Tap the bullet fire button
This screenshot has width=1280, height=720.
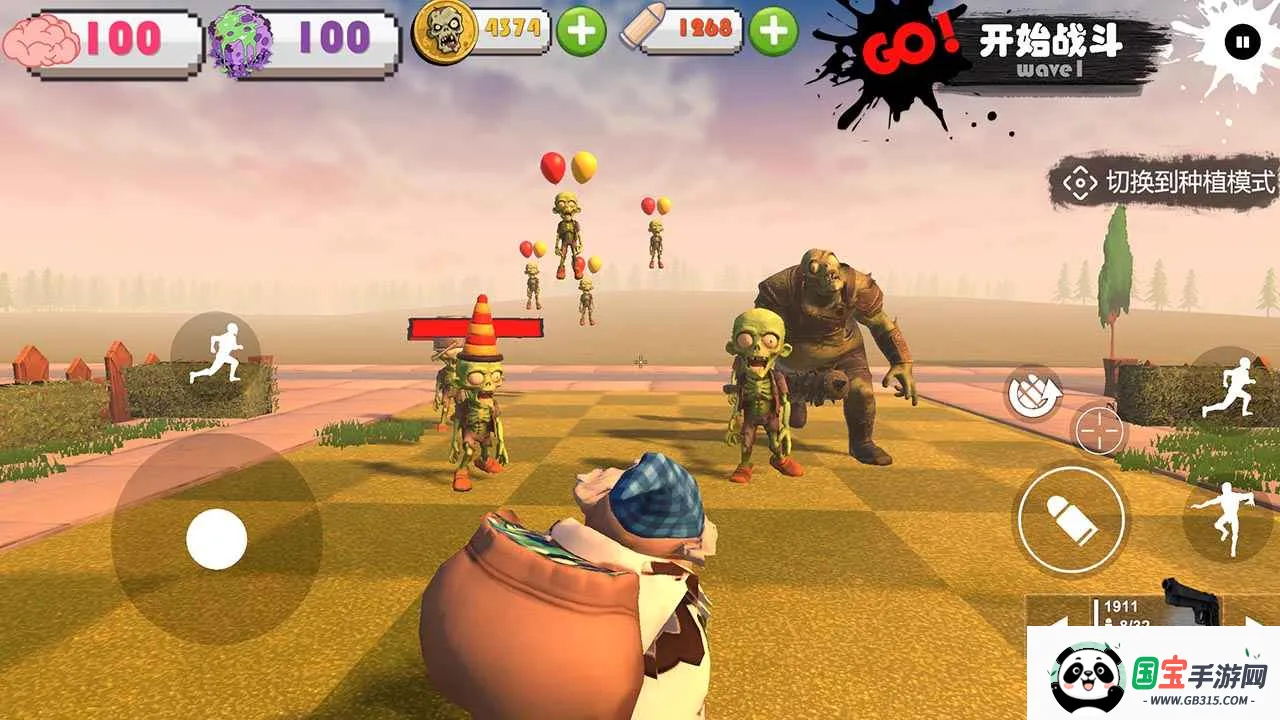(1071, 520)
